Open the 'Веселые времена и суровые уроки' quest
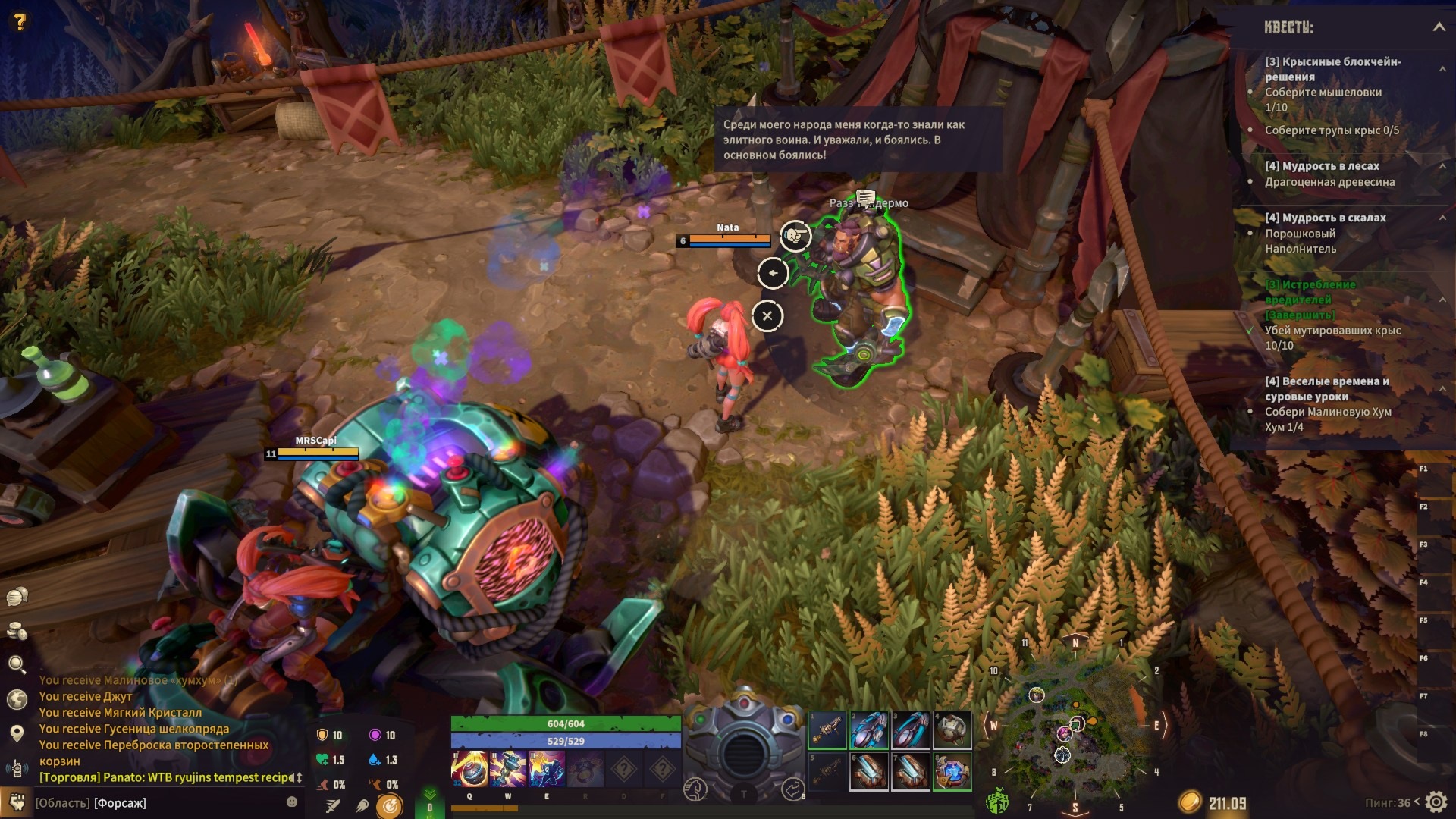Image resolution: width=1456 pixels, height=819 pixels. [x=1326, y=388]
